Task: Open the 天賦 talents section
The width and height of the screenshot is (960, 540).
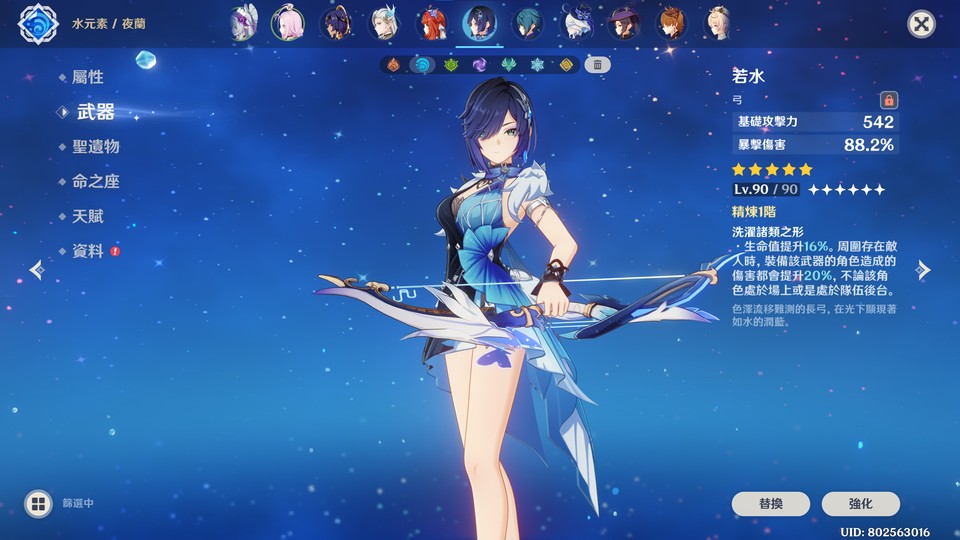Action: click(x=87, y=216)
